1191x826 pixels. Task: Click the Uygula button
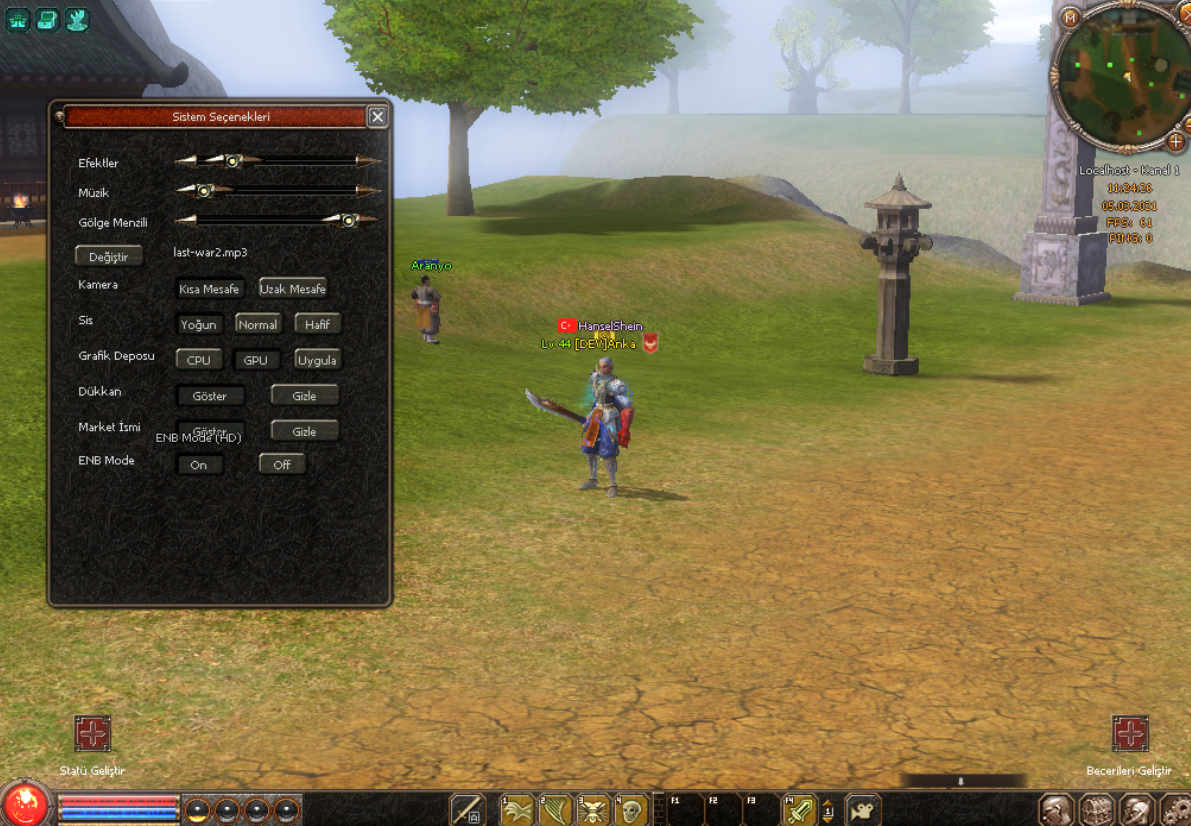(x=318, y=360)
